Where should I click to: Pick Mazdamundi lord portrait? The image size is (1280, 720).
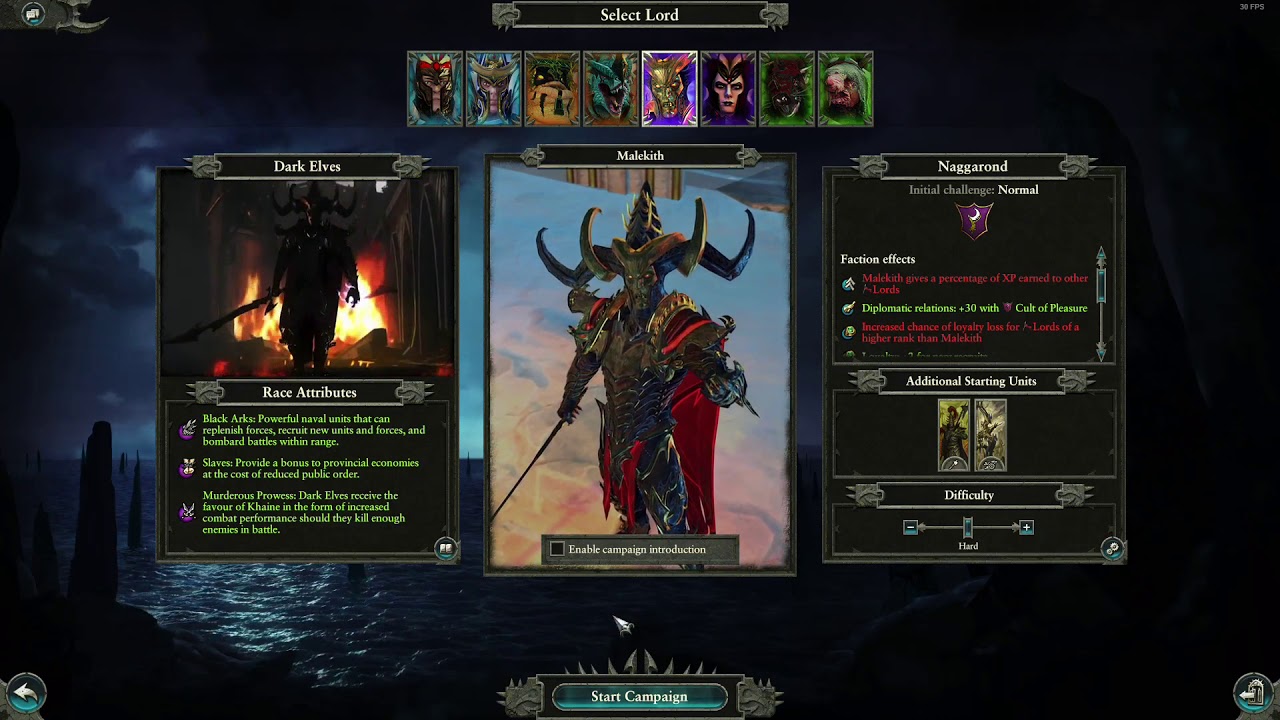click(552, 89)
